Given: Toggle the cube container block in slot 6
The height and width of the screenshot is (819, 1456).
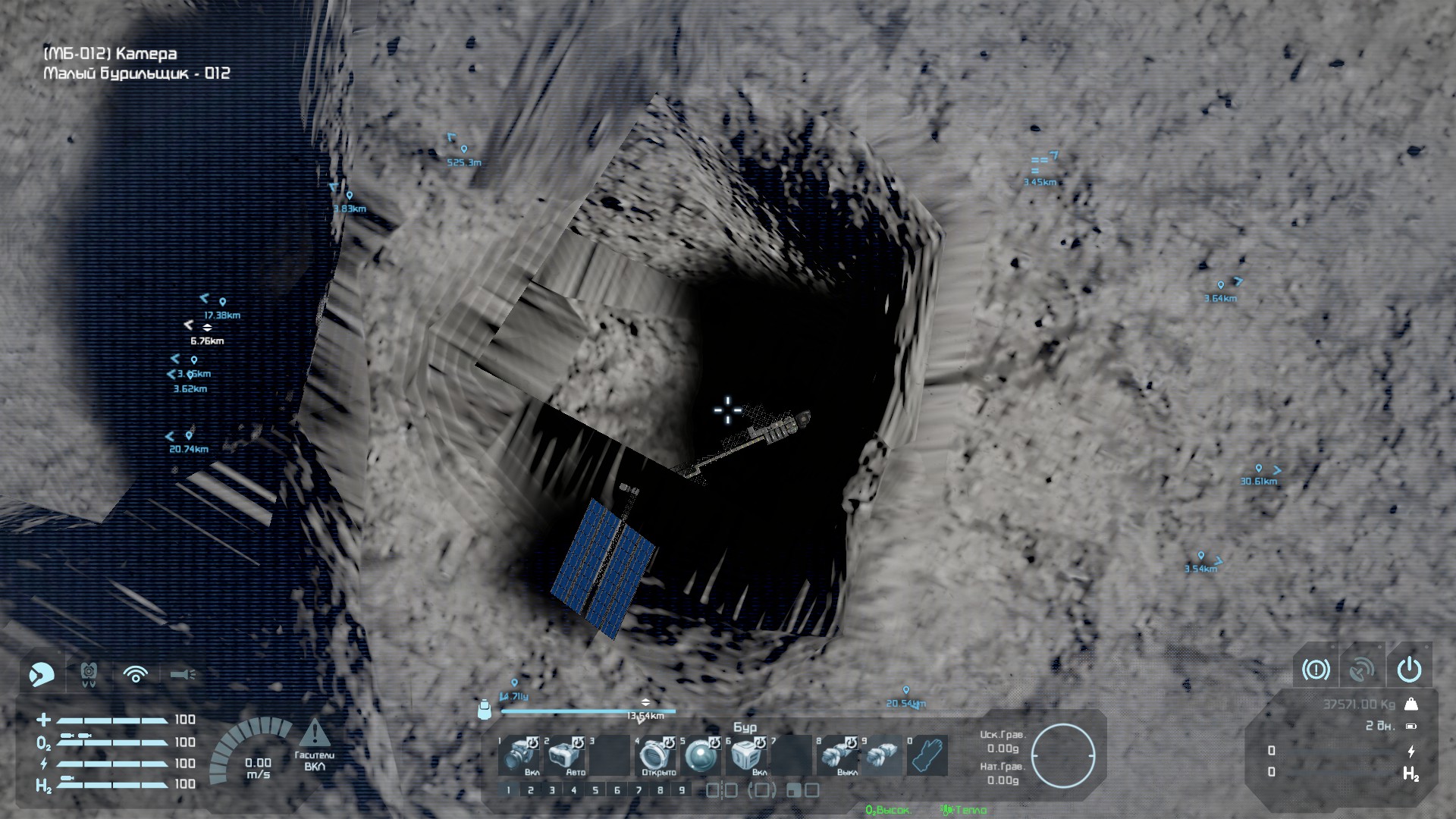Looking at the screenshot, I should [x=746, y=755].
